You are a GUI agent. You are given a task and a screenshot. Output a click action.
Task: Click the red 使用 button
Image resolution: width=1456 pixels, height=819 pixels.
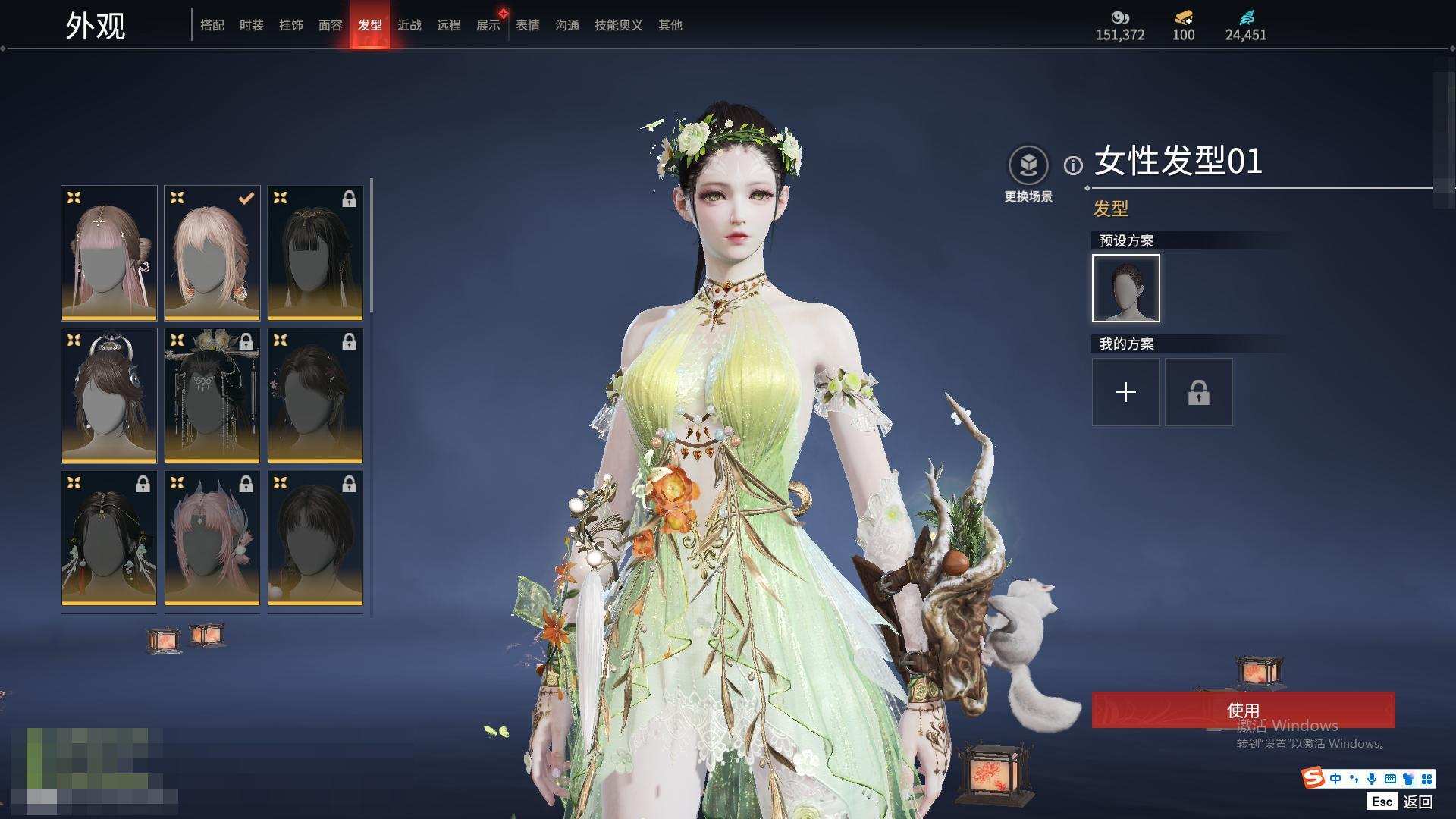(1242, 710)
